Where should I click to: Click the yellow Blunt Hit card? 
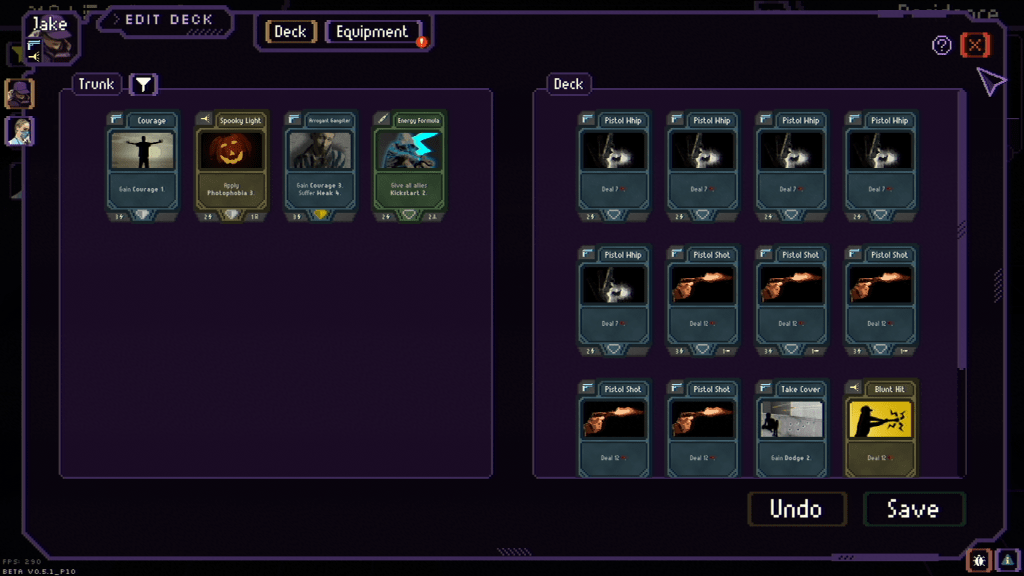[x=880, y=428]
